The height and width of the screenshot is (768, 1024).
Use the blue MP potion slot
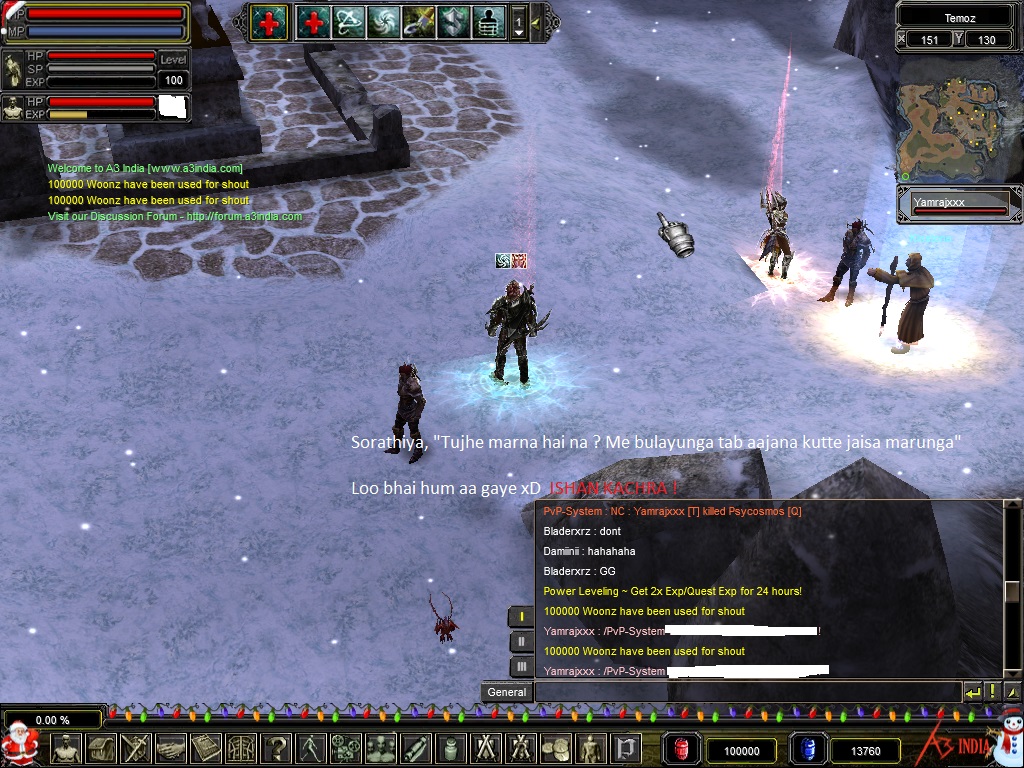click(x=805, y=749)
